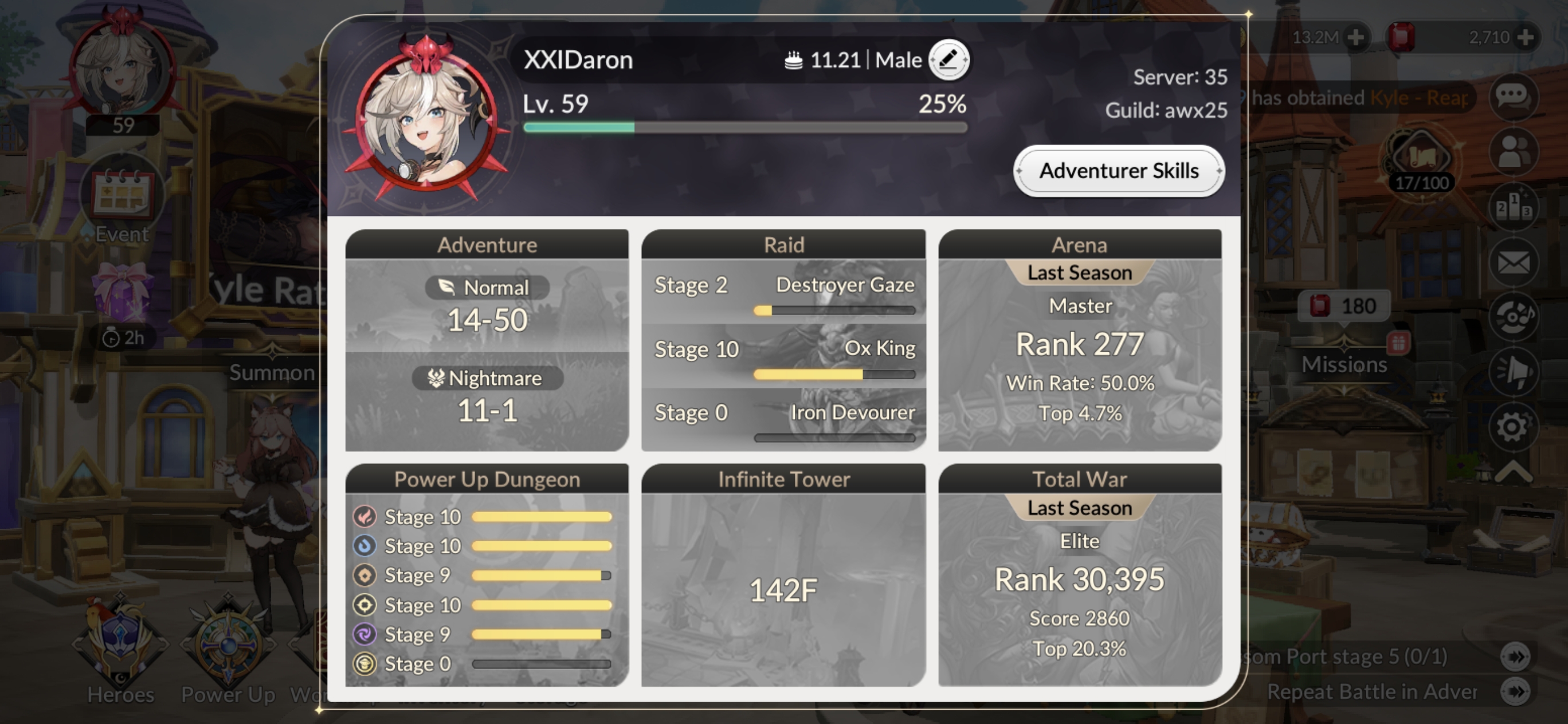
Task: Open the mail envelope icon
Action: click(x=1512, y=263)
